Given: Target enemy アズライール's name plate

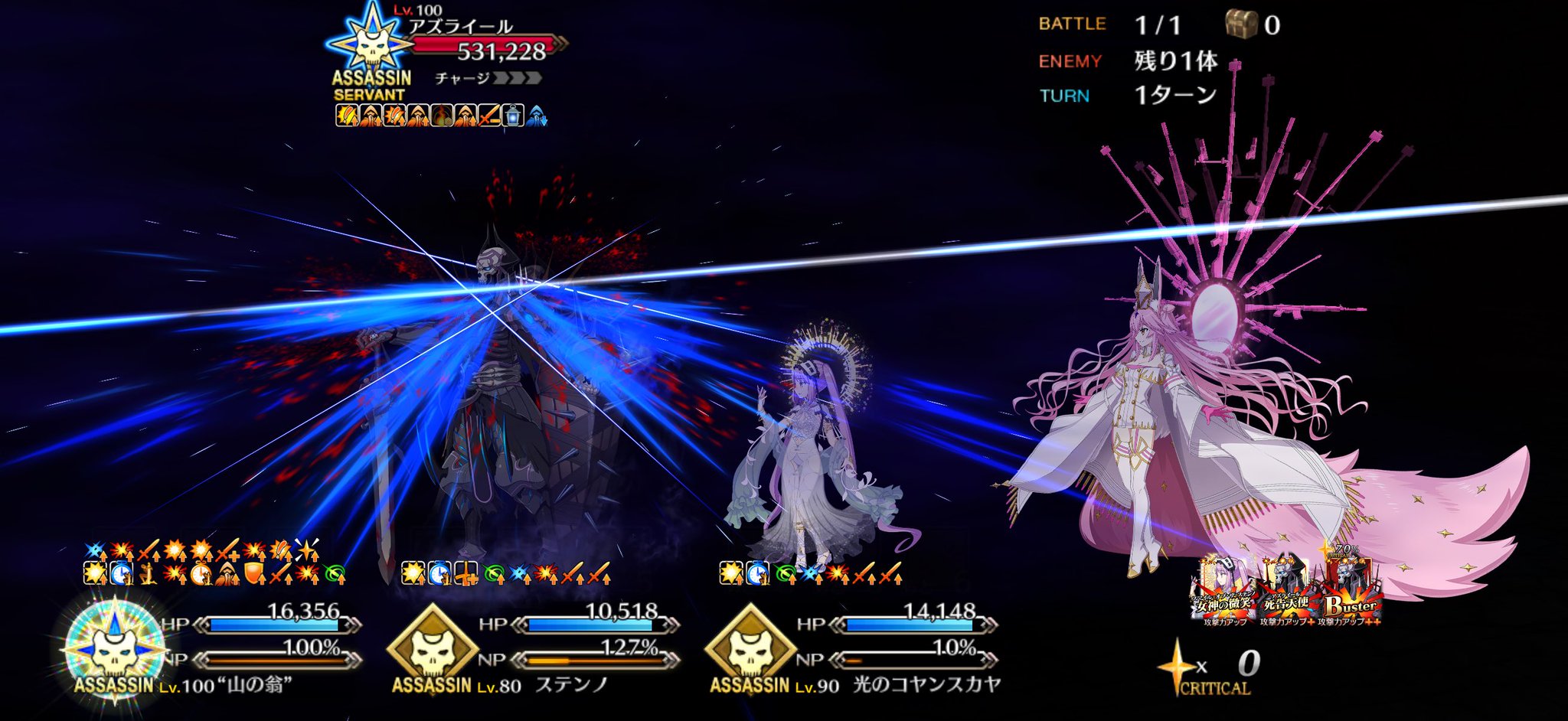Looking at the screenshot, I should coord(461,28).
